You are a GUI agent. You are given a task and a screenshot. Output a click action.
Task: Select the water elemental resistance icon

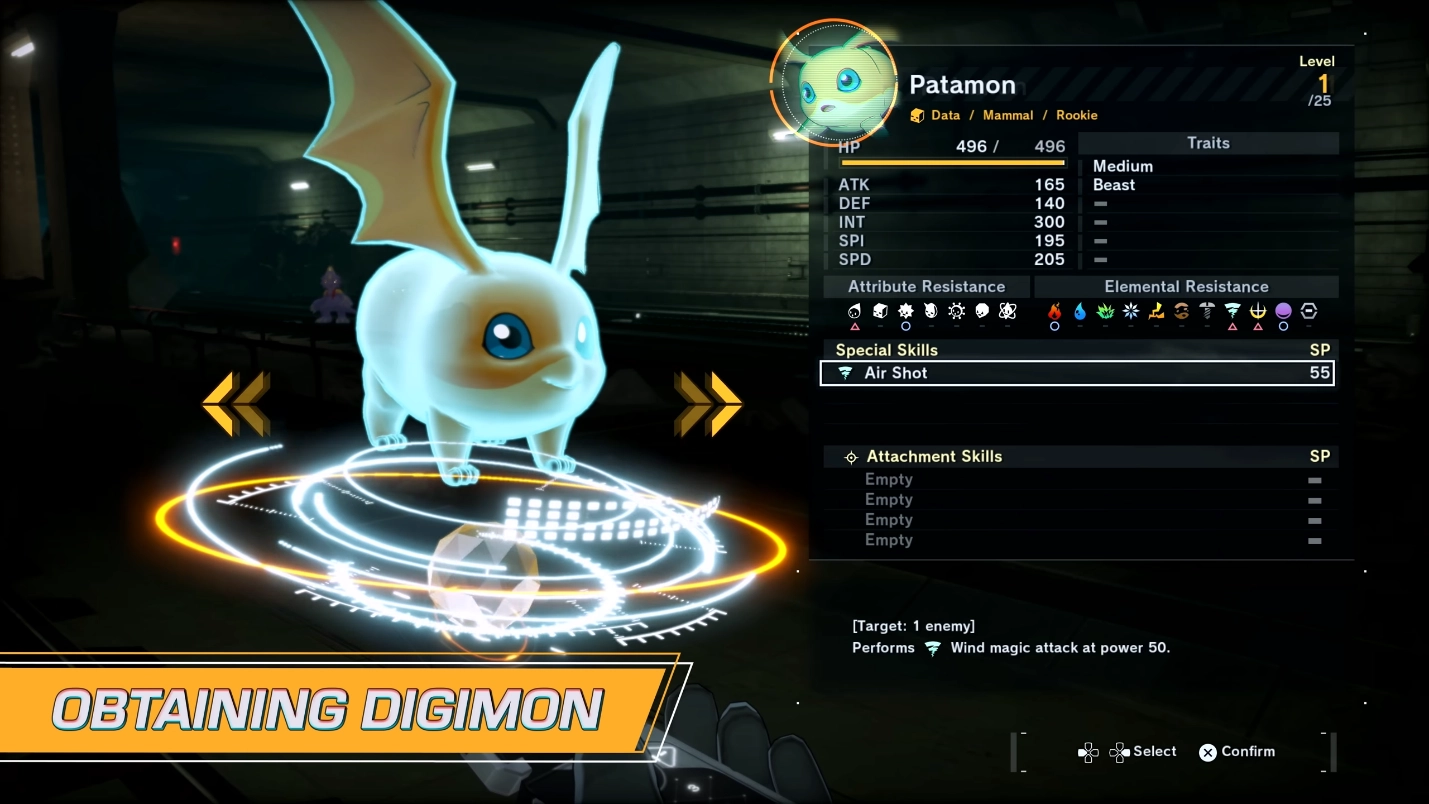[1080, 312]
